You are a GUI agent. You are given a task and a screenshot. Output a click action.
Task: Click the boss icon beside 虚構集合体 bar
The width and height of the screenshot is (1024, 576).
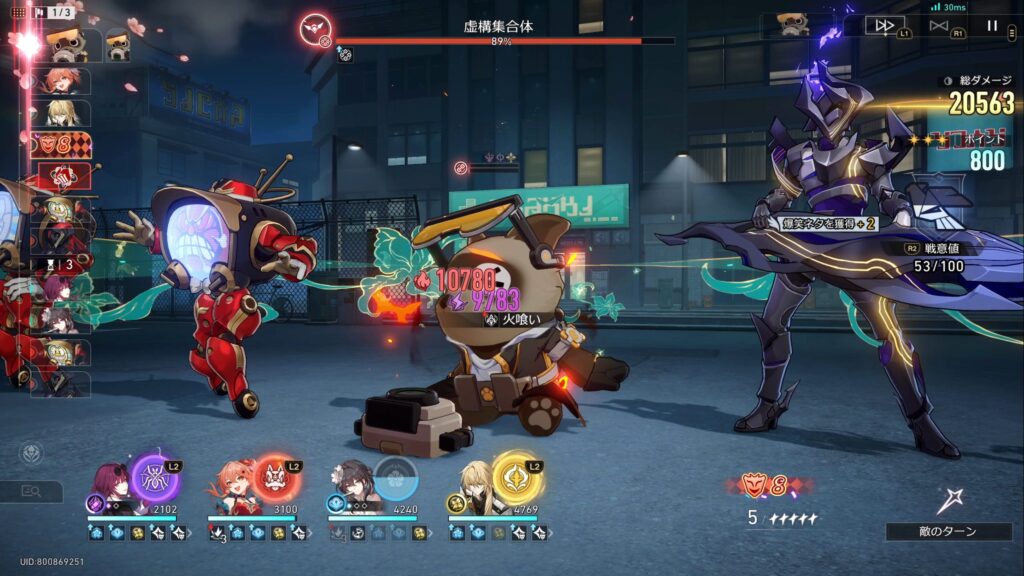pyautogui.click(x=316, y=28)
